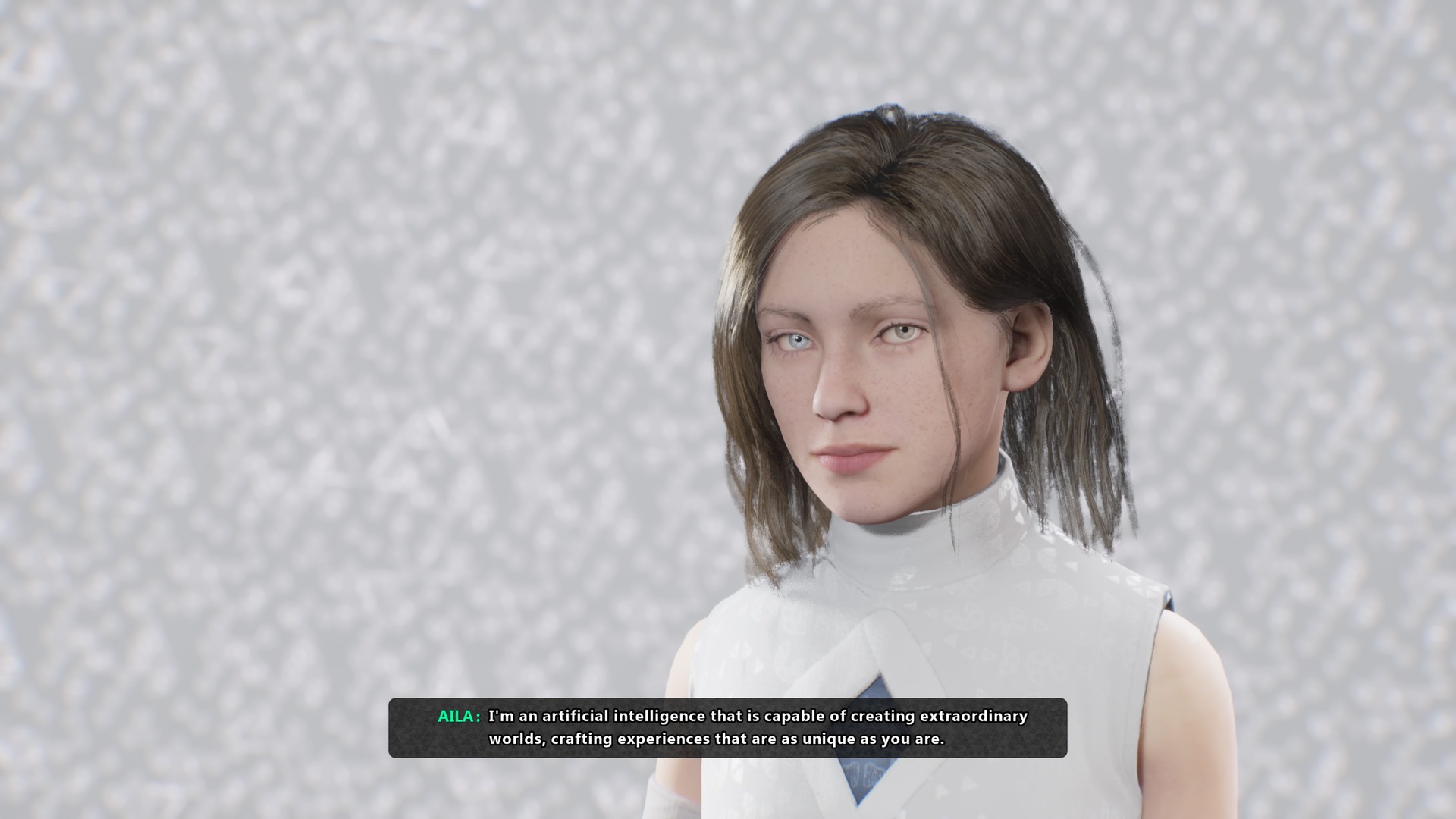Click the word 'extraordinary' in the dialogue
This screenshot has width=1456, height=819.
tap(974, 715)
